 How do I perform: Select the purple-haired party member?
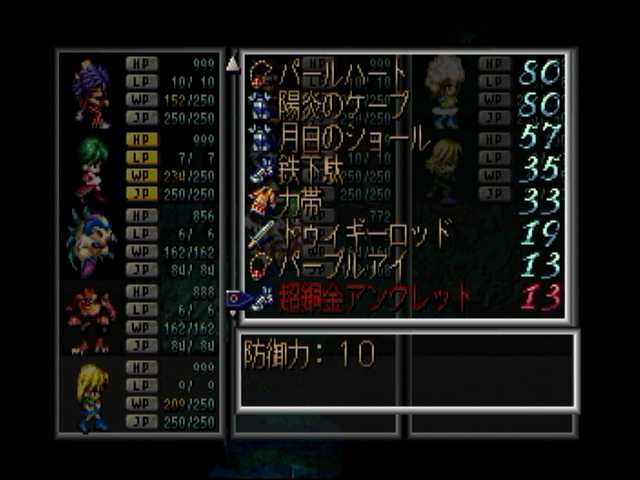click(91, 93)
